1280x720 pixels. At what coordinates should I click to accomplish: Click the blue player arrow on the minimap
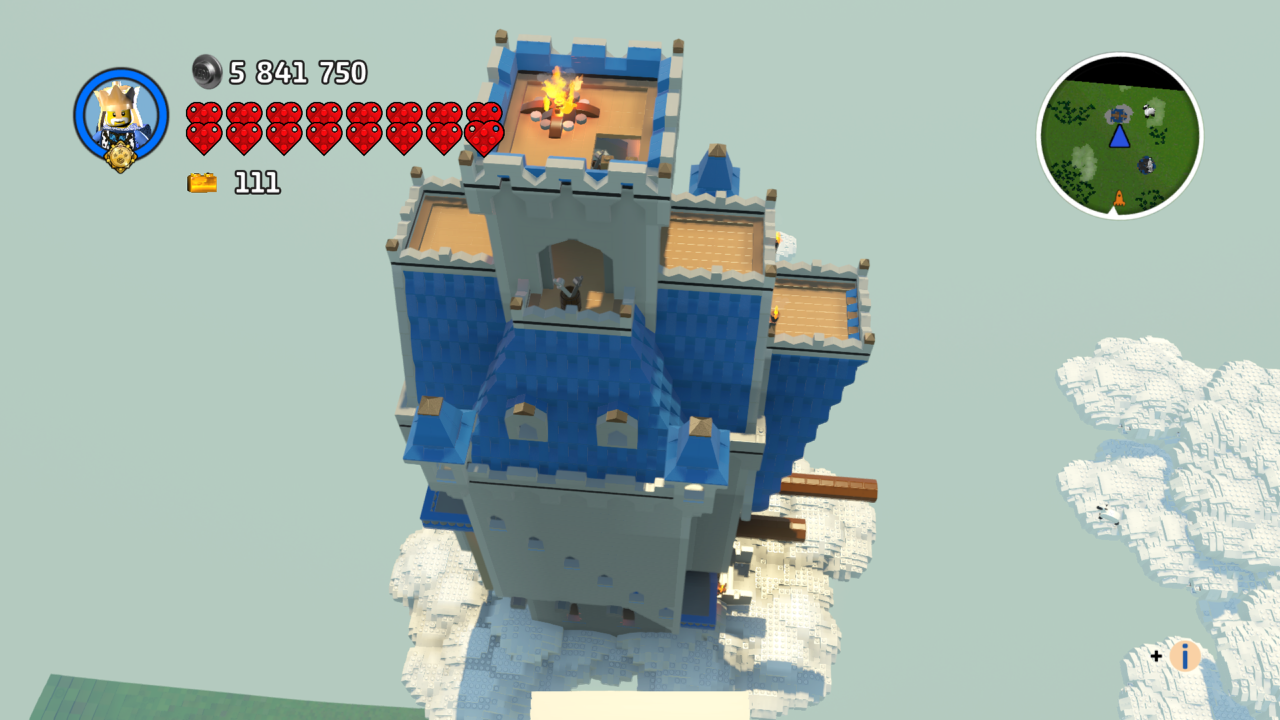click(x=1120, y=137)
